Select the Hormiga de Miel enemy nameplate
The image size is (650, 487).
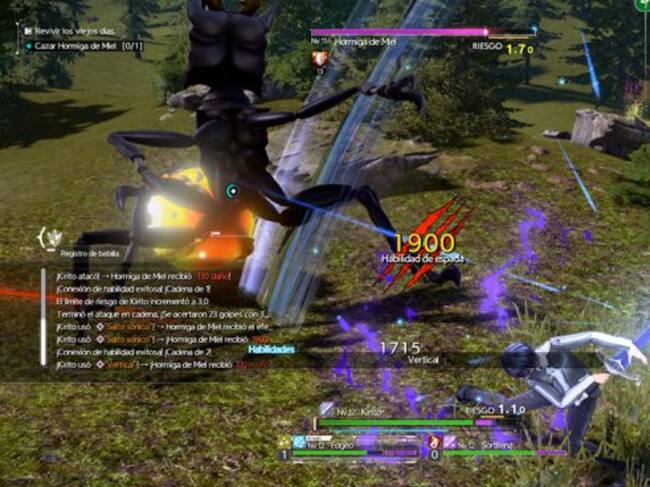[x=363, y=45]
